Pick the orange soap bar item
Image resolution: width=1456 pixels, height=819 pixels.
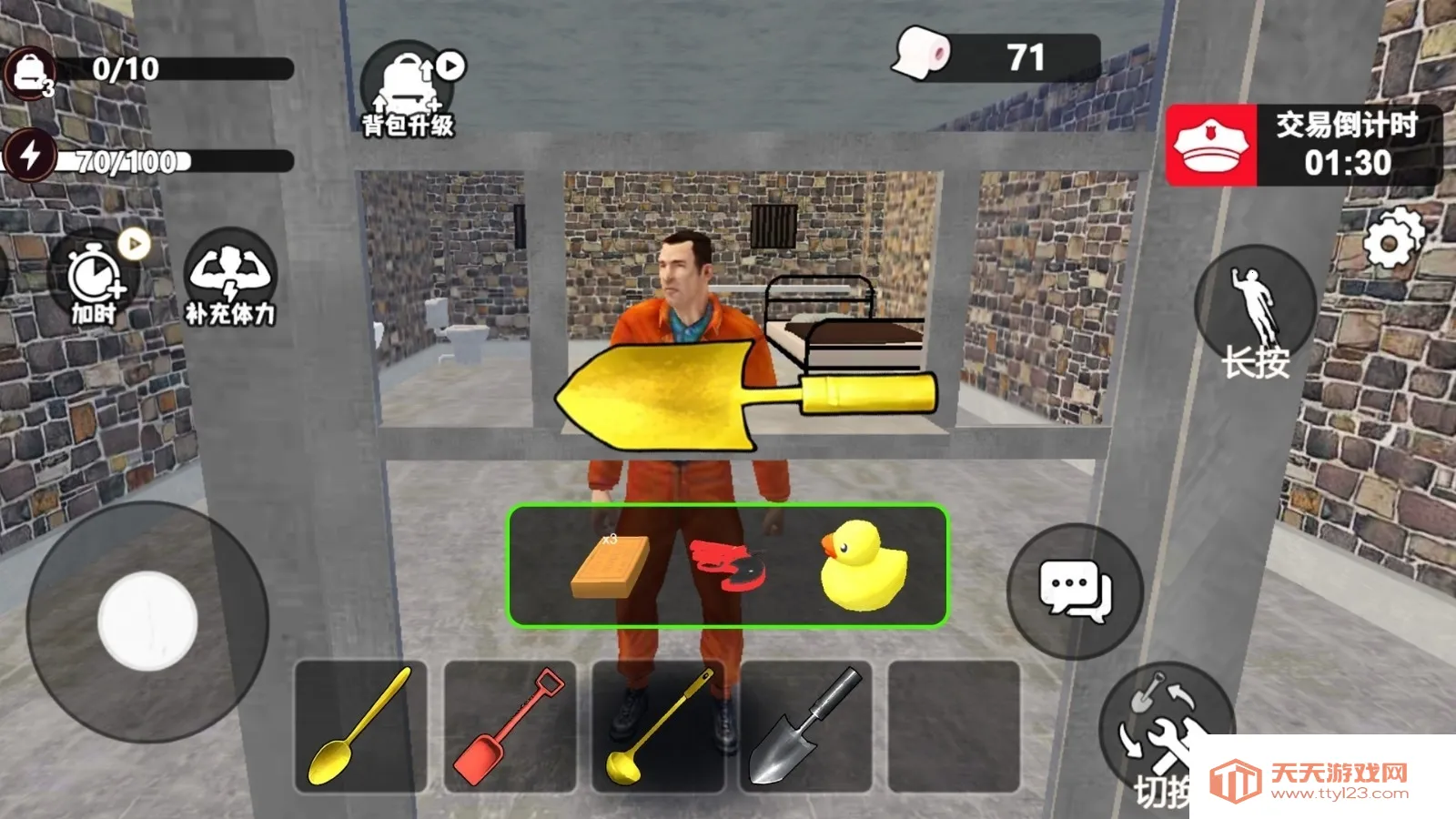pos(610,566)
